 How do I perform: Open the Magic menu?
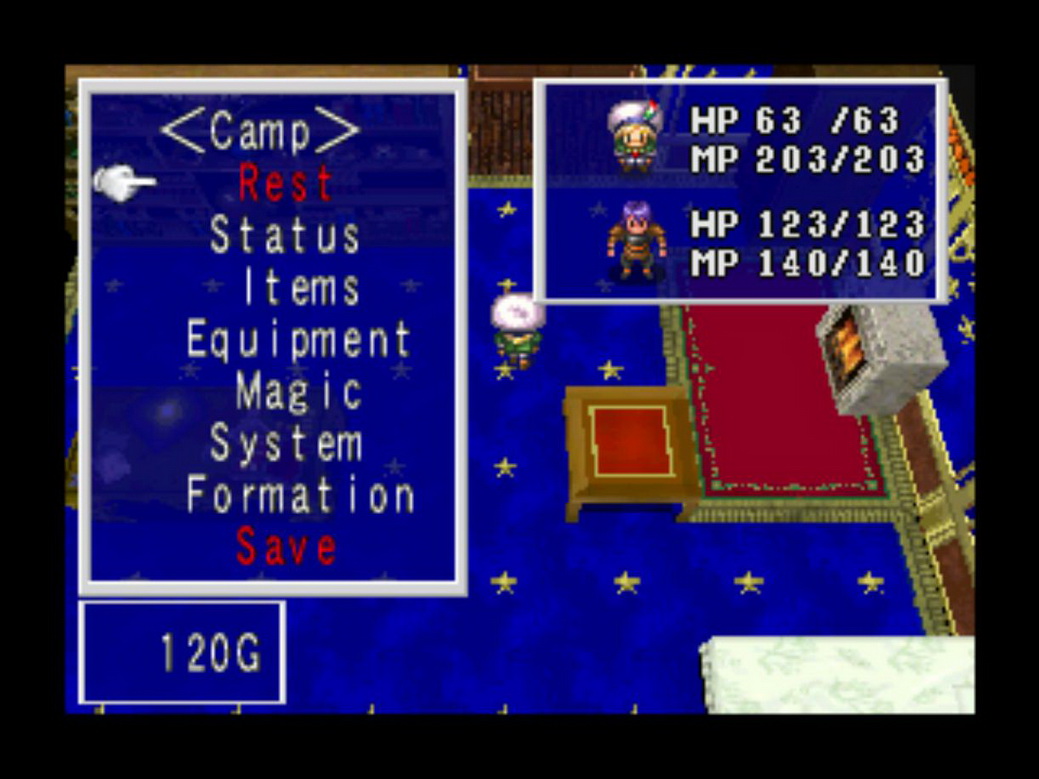click(x=298, y=392)
